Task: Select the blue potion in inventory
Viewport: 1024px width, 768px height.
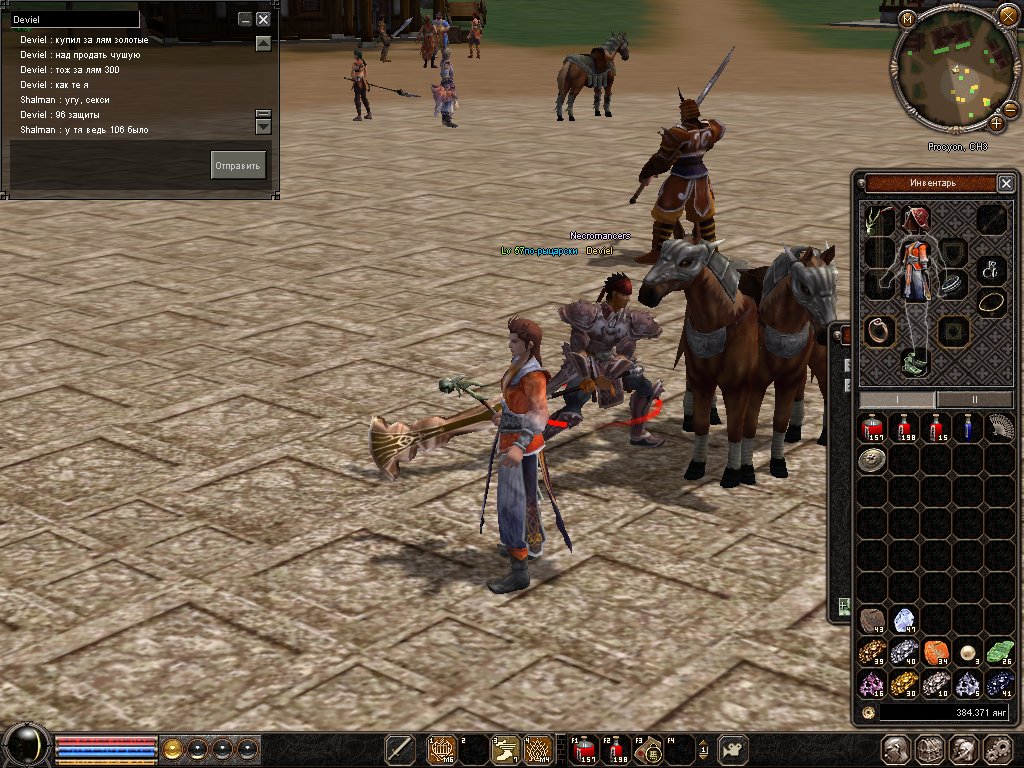Action: coord(968,428)
